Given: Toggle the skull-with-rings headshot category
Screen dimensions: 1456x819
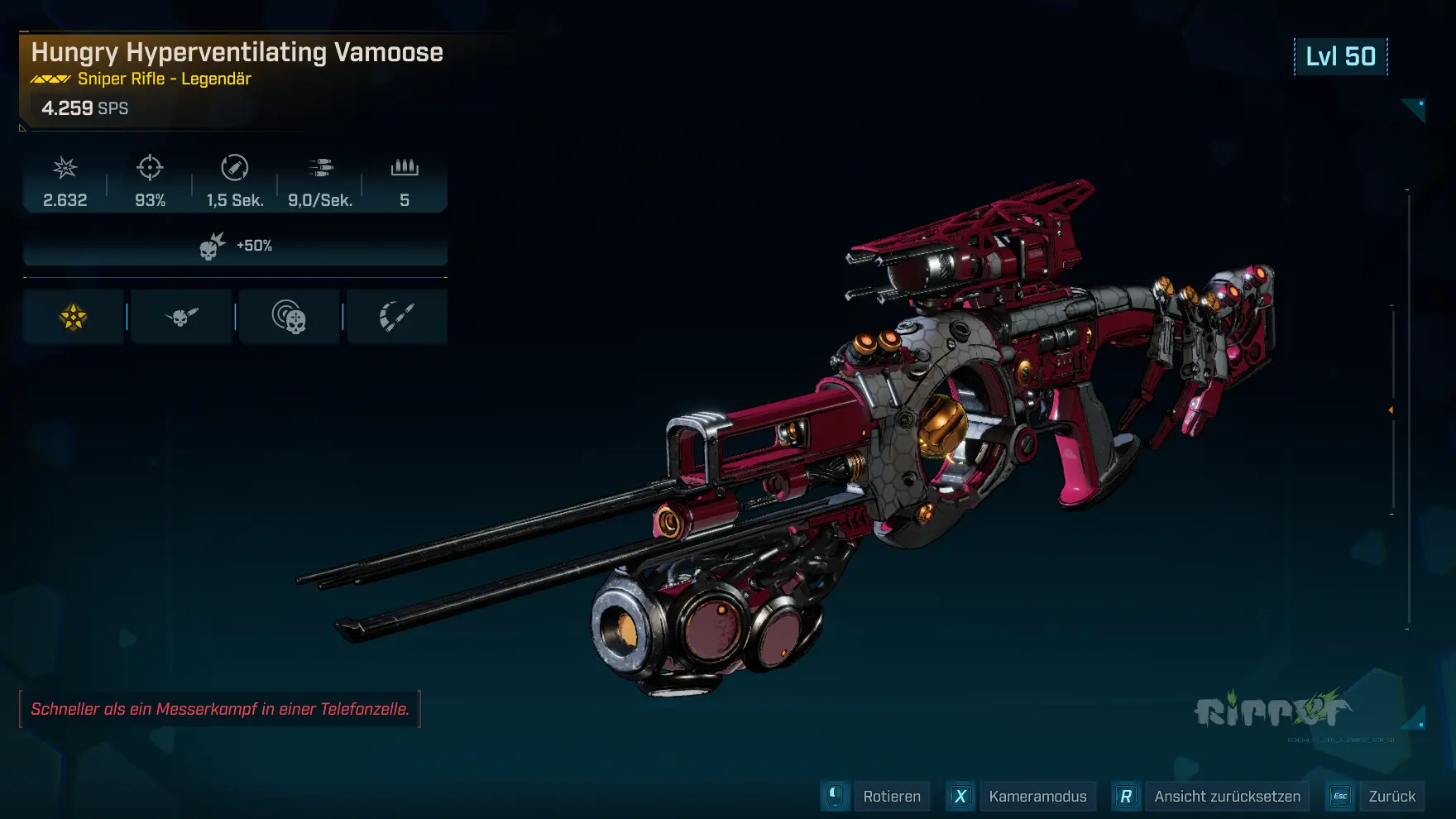Looking at the screenshot, I should point(289,315).
